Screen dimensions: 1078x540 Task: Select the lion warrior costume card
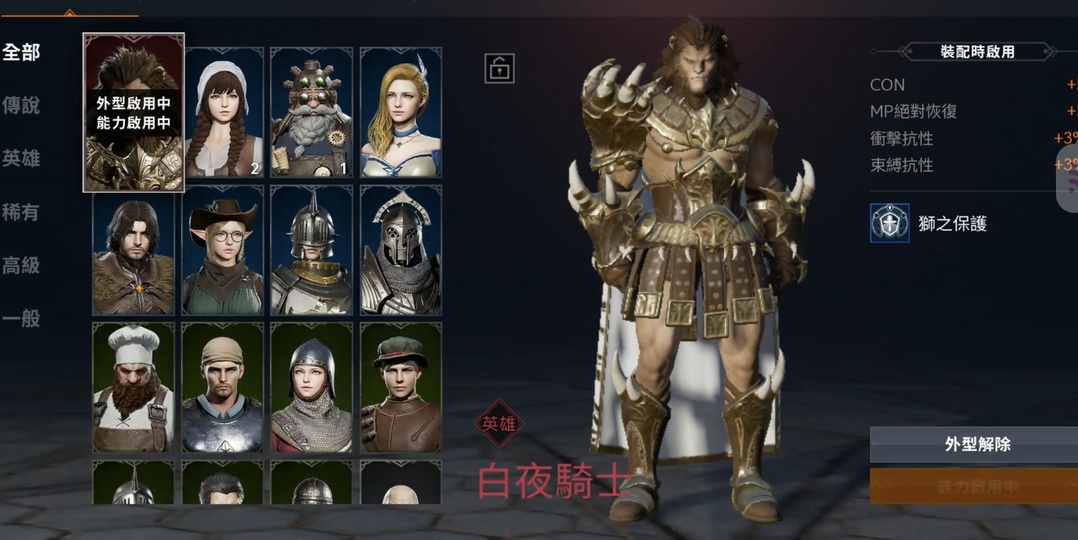click(x=134, y=112)
